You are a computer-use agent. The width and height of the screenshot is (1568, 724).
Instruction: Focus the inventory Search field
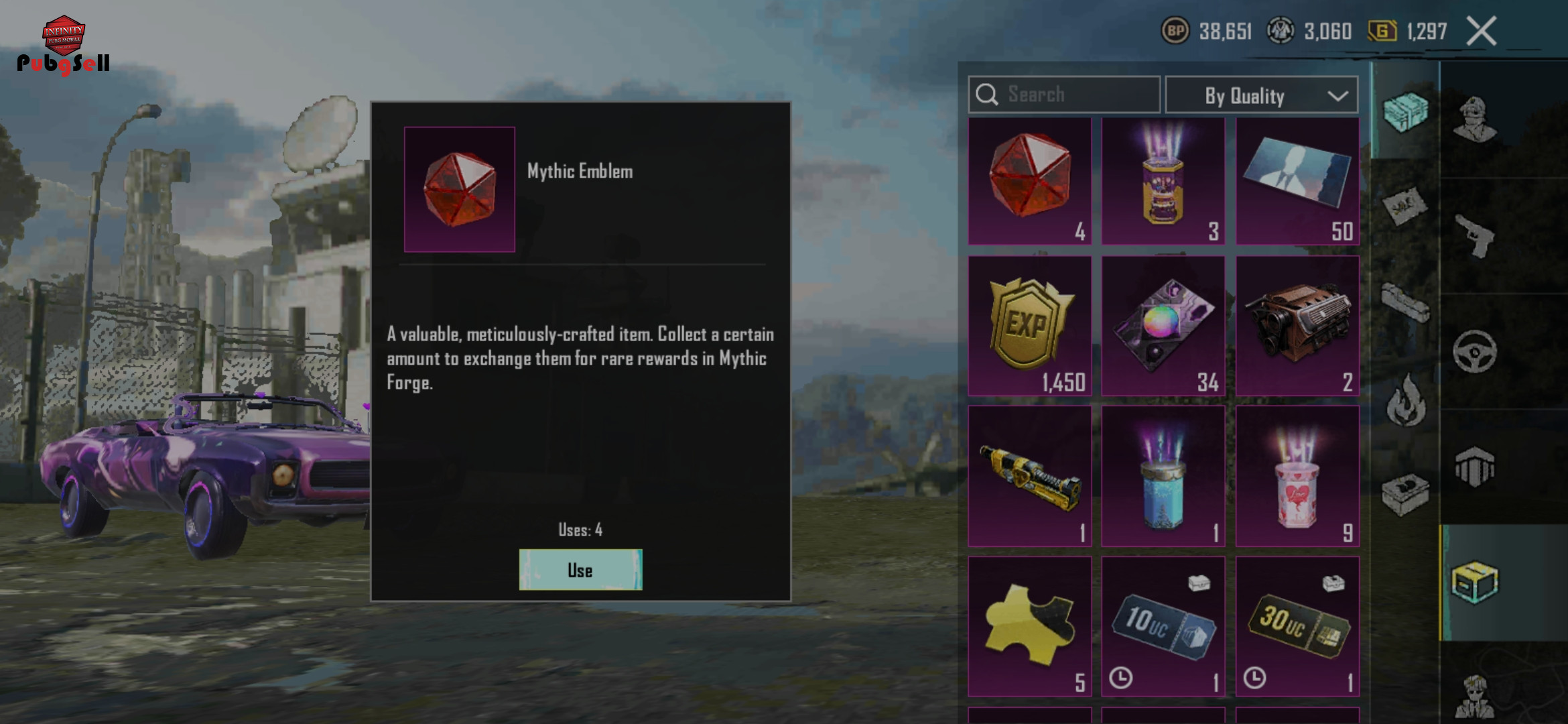click(x=1064, y=95)
